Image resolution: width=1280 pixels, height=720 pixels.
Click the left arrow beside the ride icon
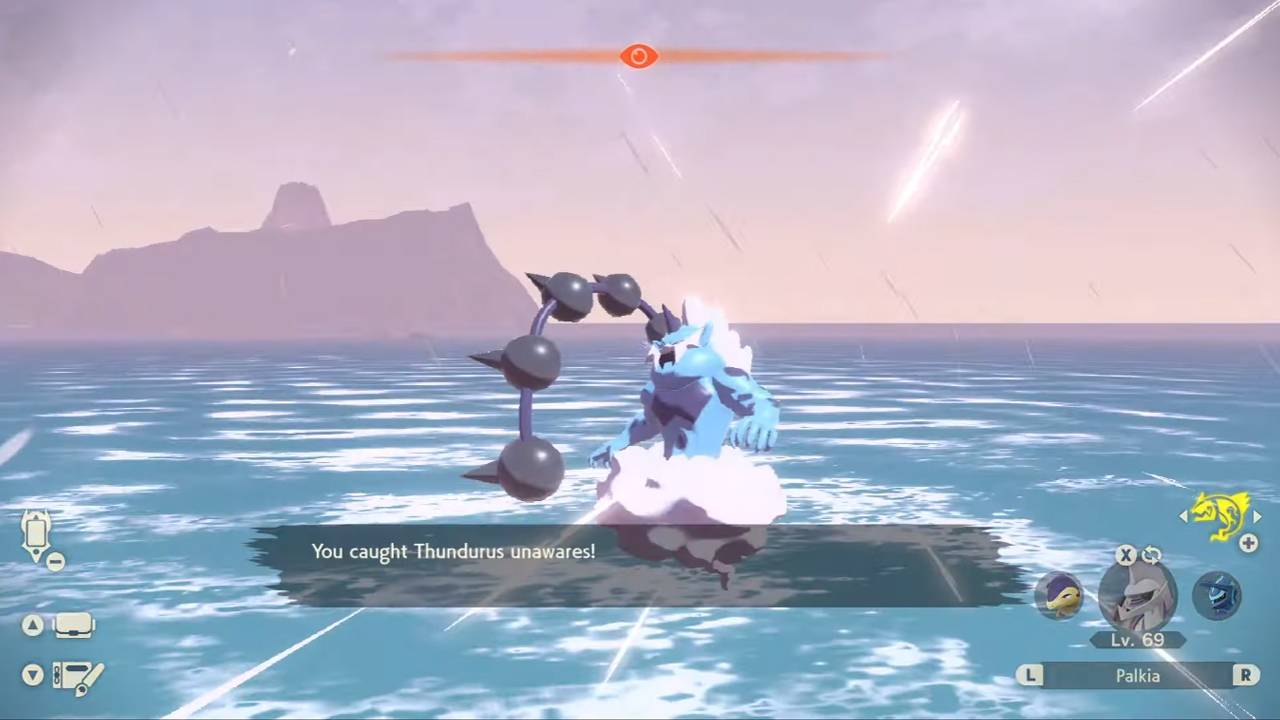[1184, 516]
